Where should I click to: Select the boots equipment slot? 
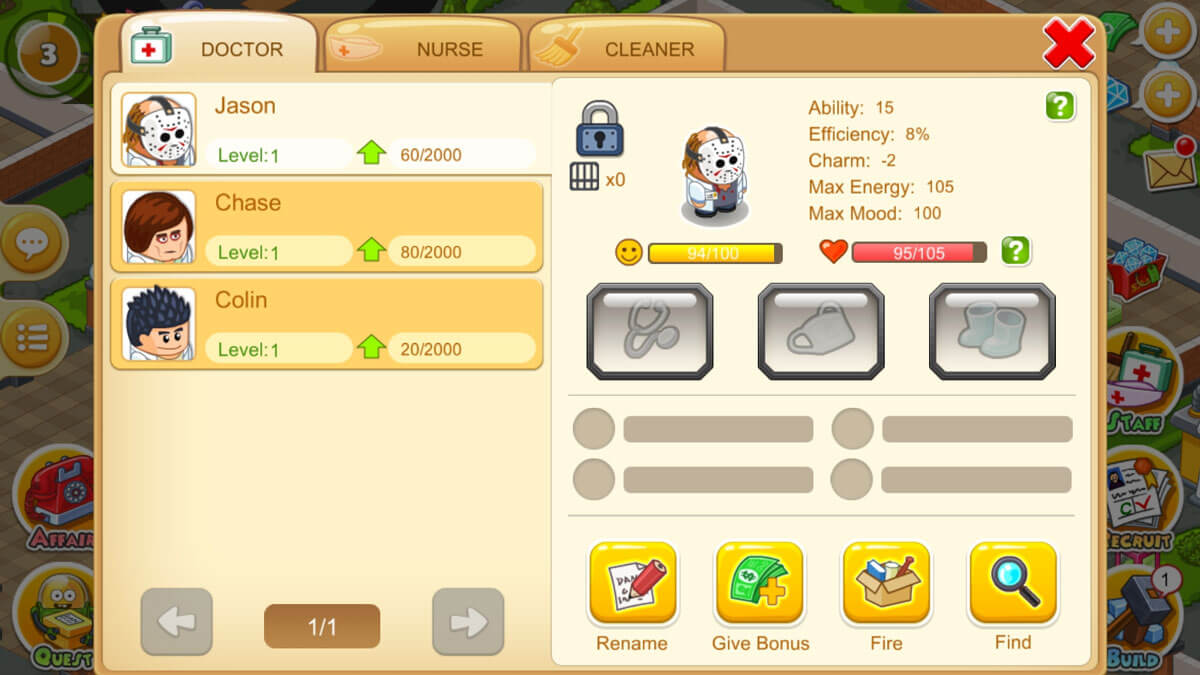(x=992, y=331)
